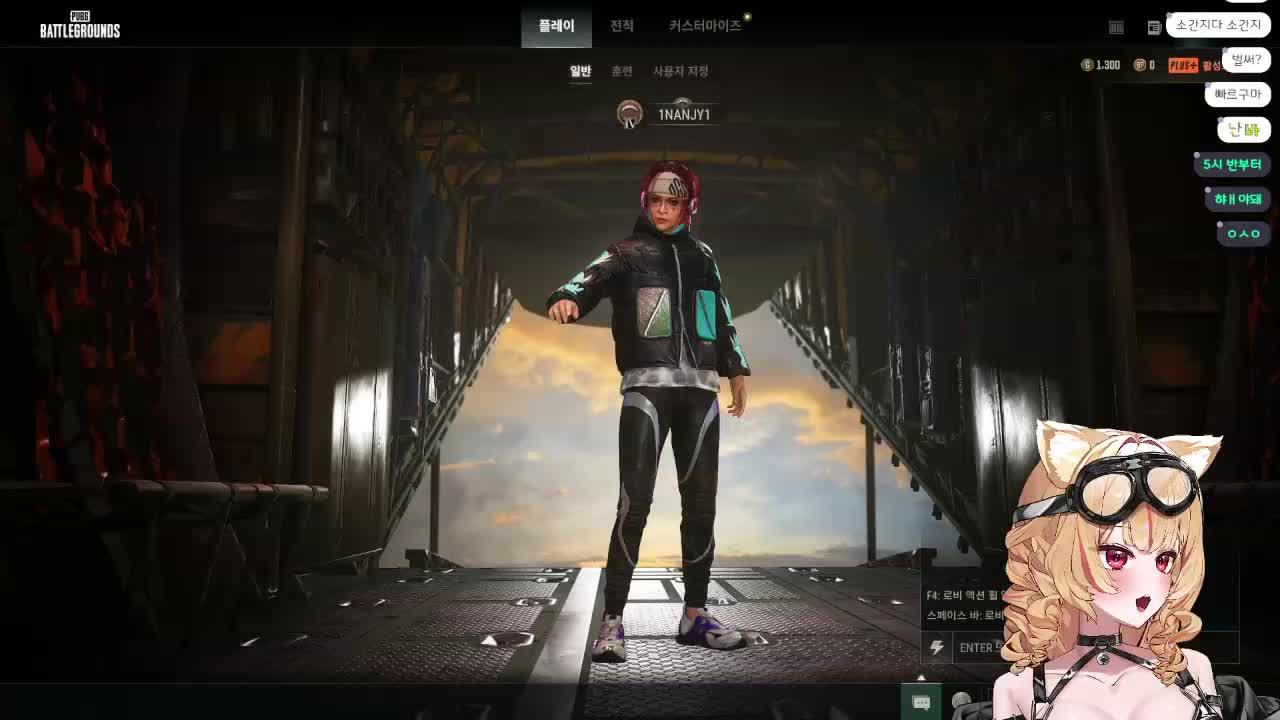Open the store grid icon in top bar

[1115, 27]
